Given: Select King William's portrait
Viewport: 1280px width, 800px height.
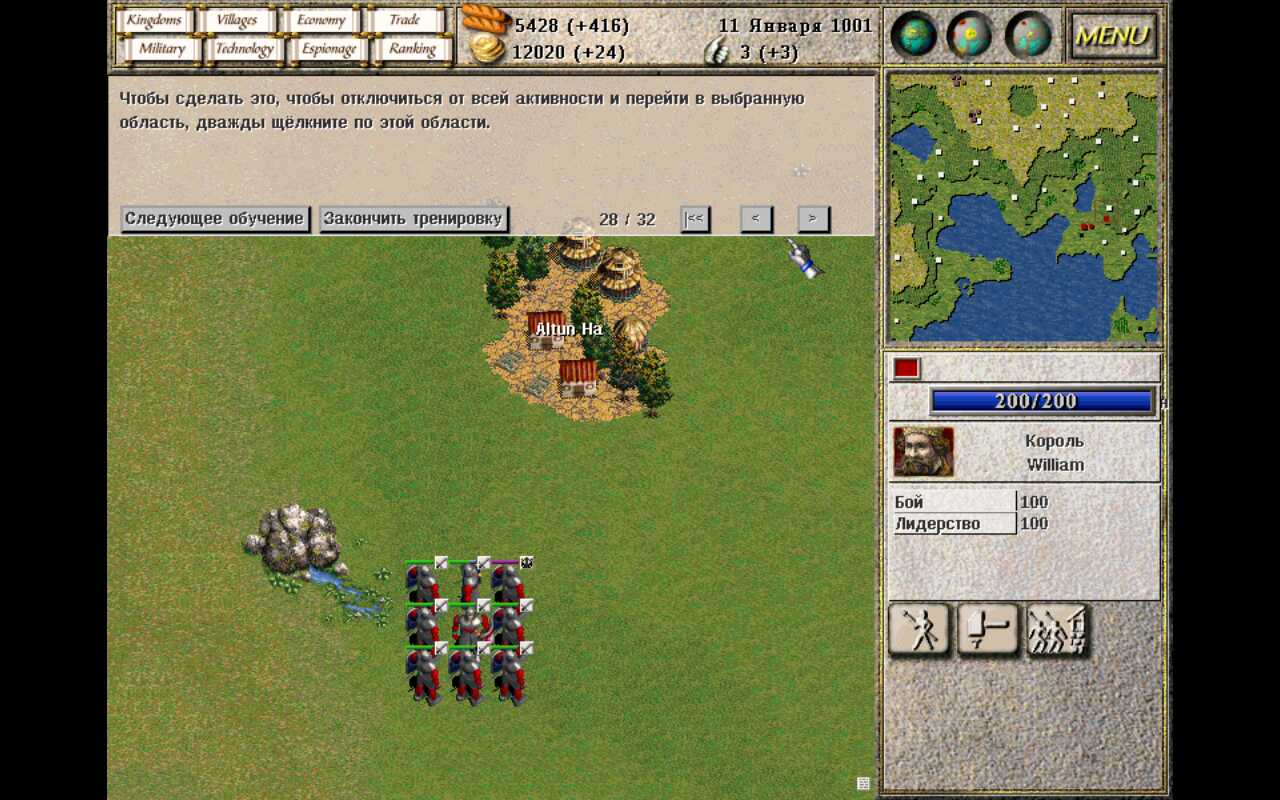Looking at the screenshot, I should 923,452.
